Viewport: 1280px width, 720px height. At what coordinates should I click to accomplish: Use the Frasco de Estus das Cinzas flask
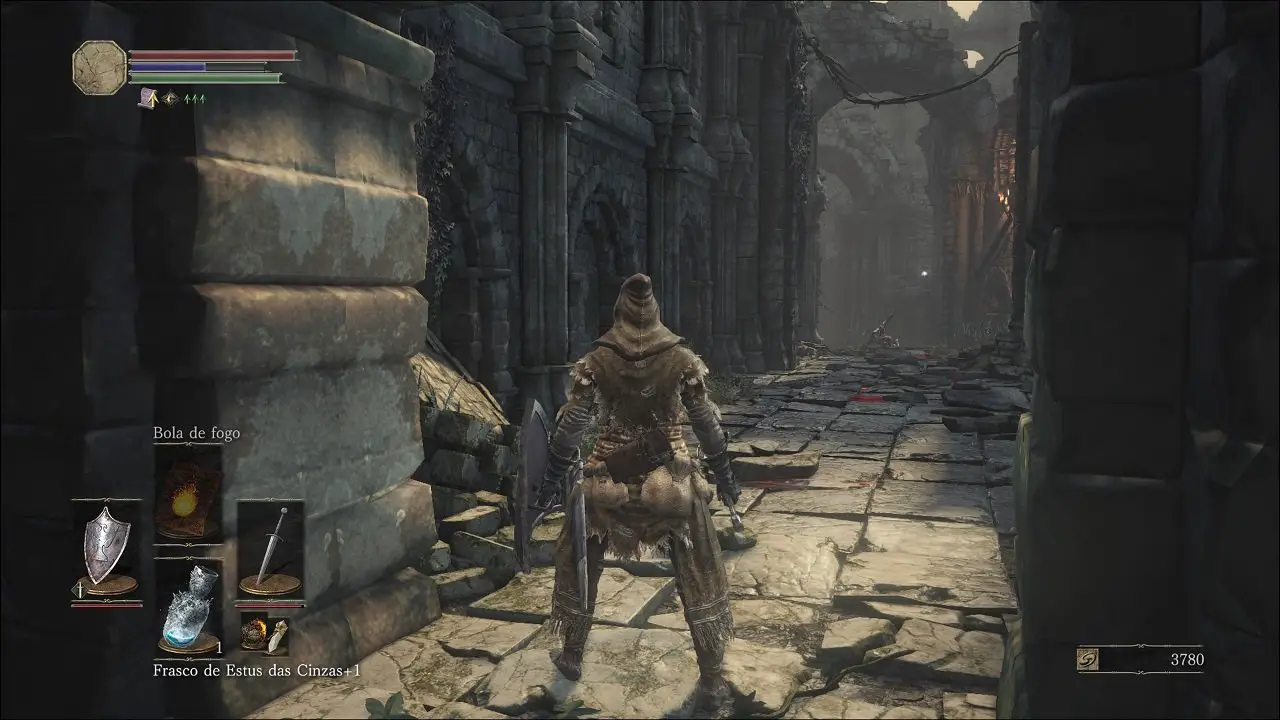tap(189, 606)
